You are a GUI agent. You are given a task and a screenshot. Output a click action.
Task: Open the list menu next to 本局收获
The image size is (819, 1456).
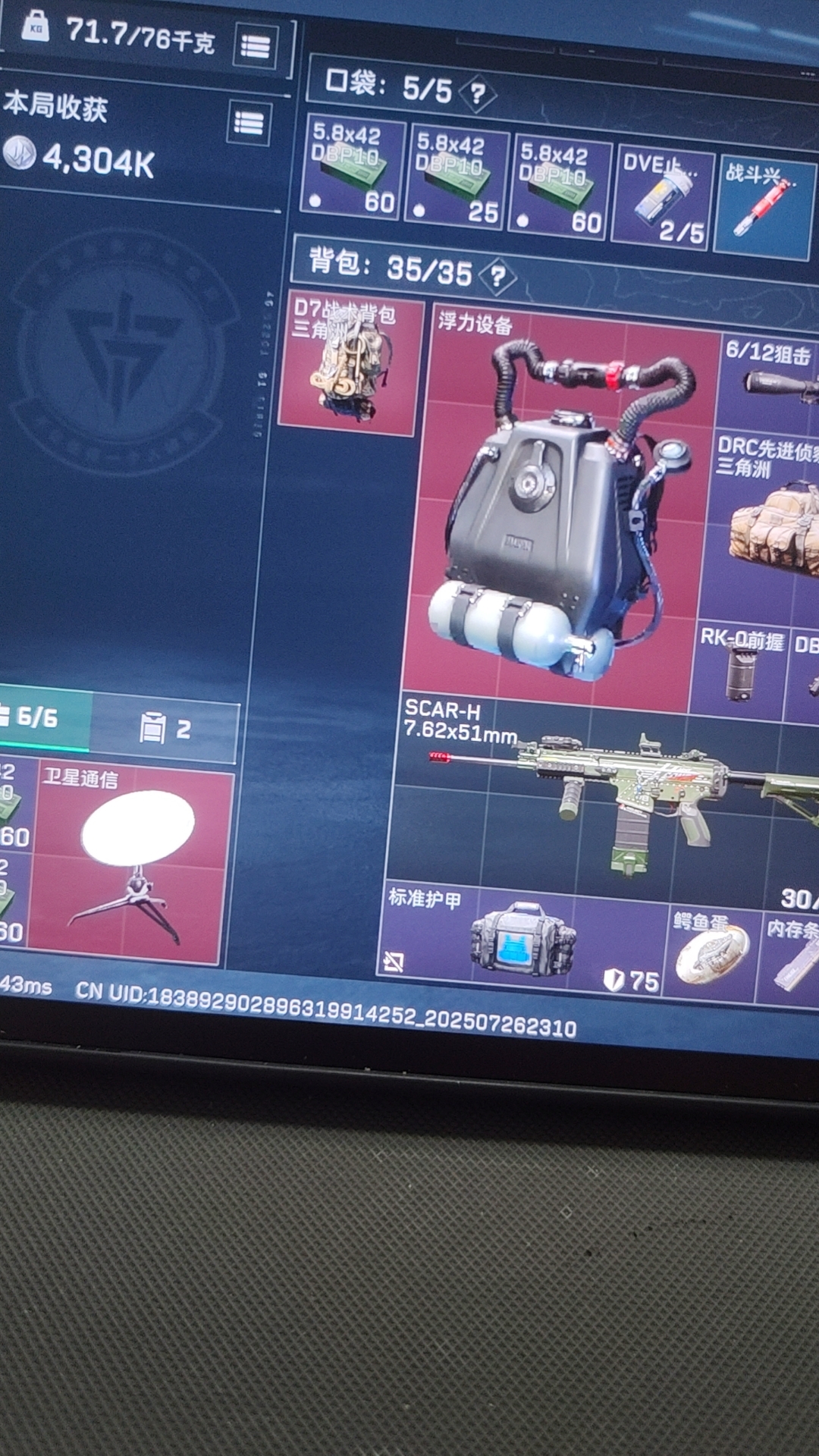[x=249, y=123]
